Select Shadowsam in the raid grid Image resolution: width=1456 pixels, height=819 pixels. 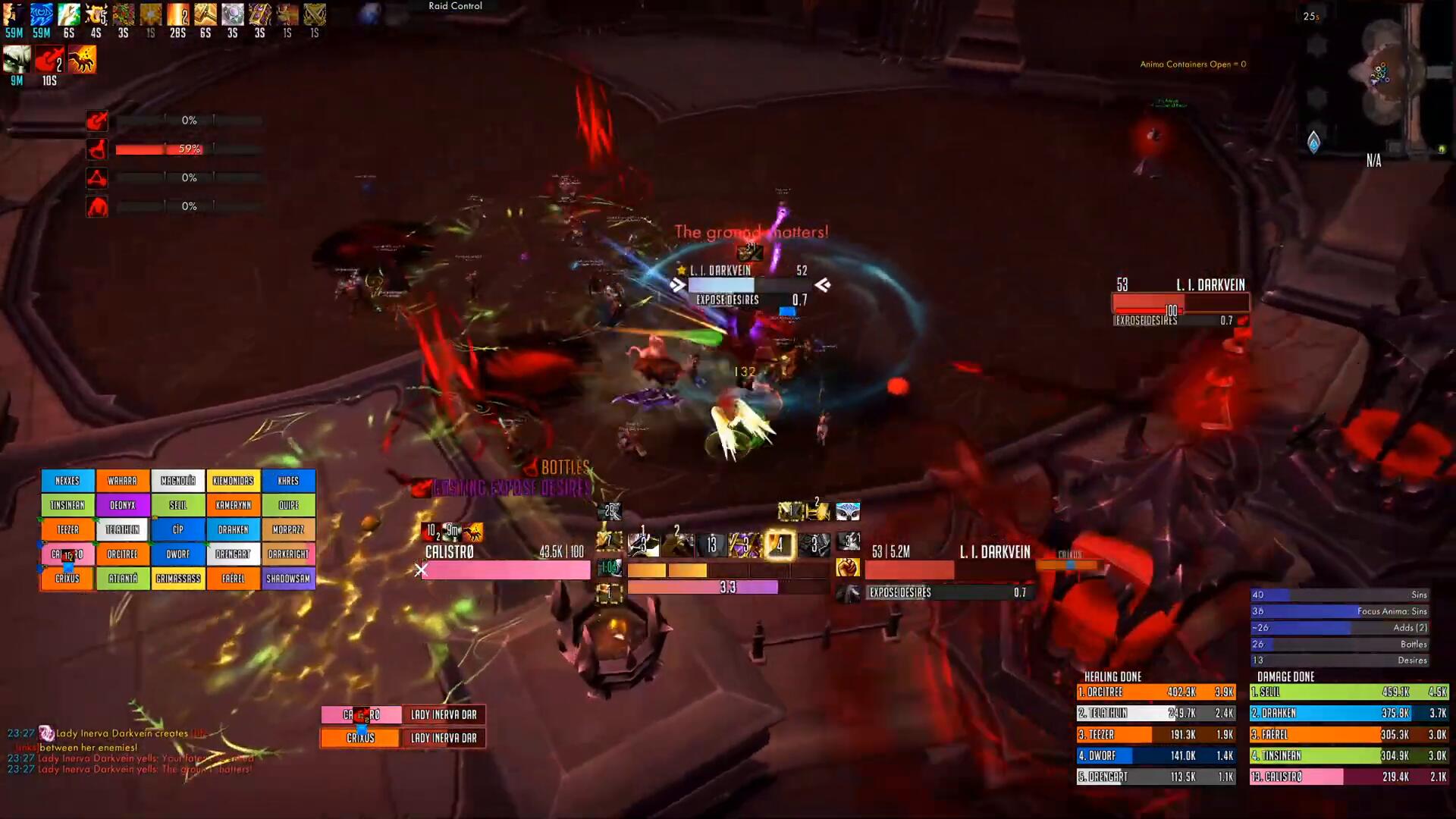click(x=288, y=579)
